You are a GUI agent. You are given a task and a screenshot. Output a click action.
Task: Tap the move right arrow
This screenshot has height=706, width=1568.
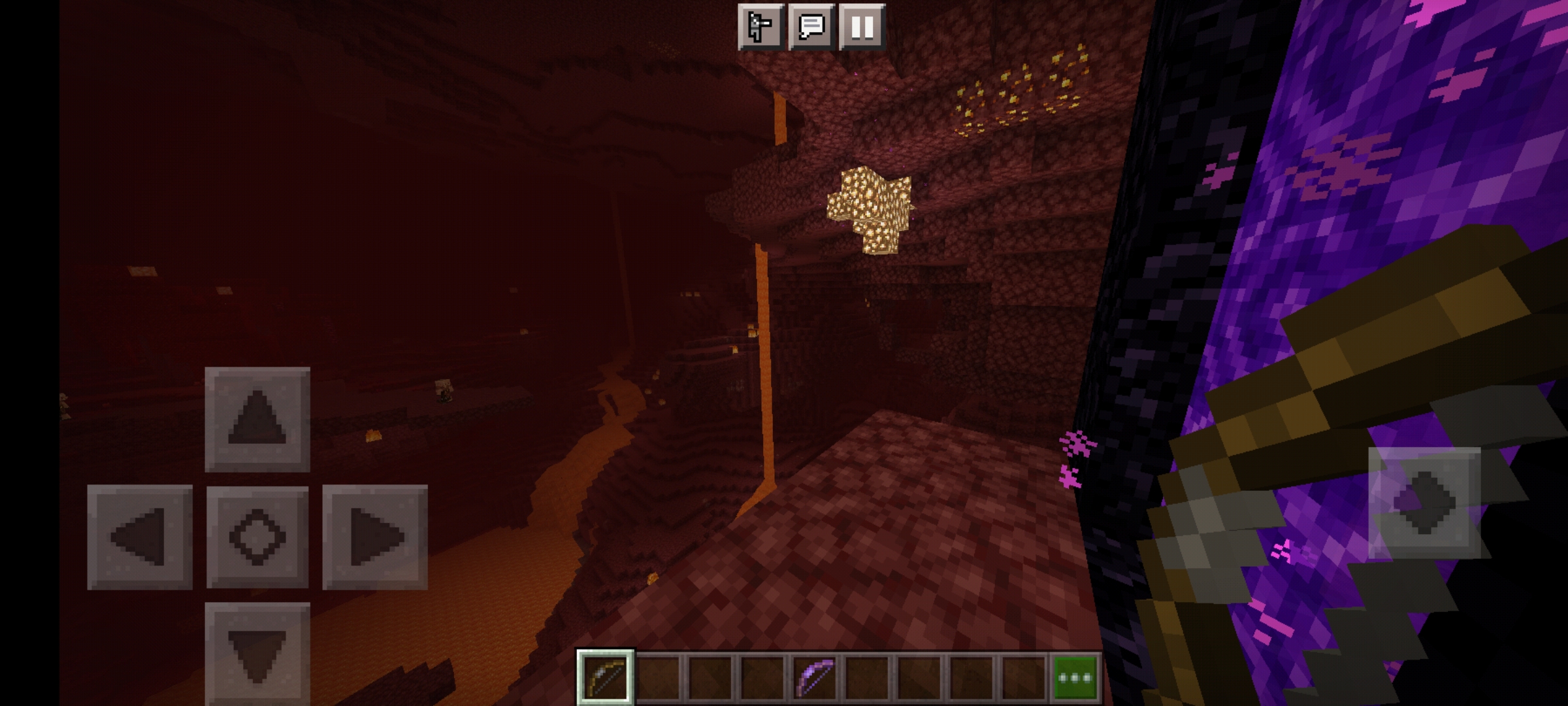pos(375,537)
